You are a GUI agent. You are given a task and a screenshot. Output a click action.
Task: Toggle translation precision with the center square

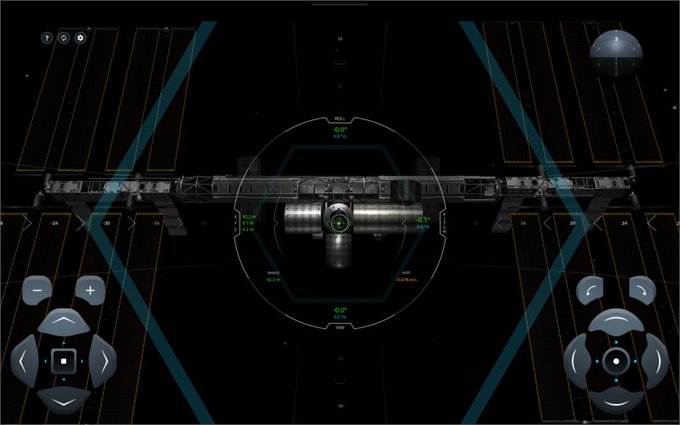click(x=63, y=360)
